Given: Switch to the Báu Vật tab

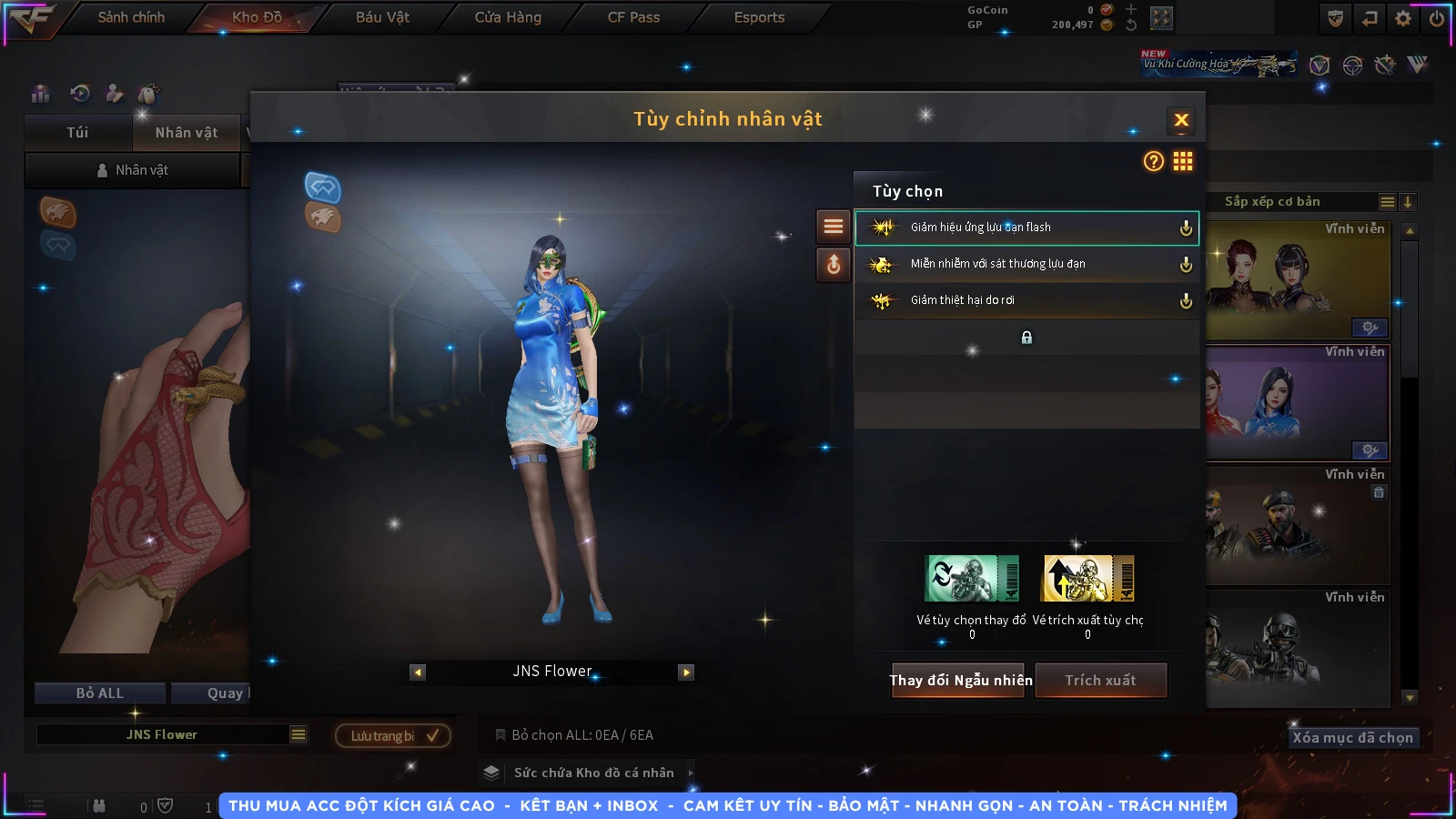Looking at the screenshot, I should [382, 17].
